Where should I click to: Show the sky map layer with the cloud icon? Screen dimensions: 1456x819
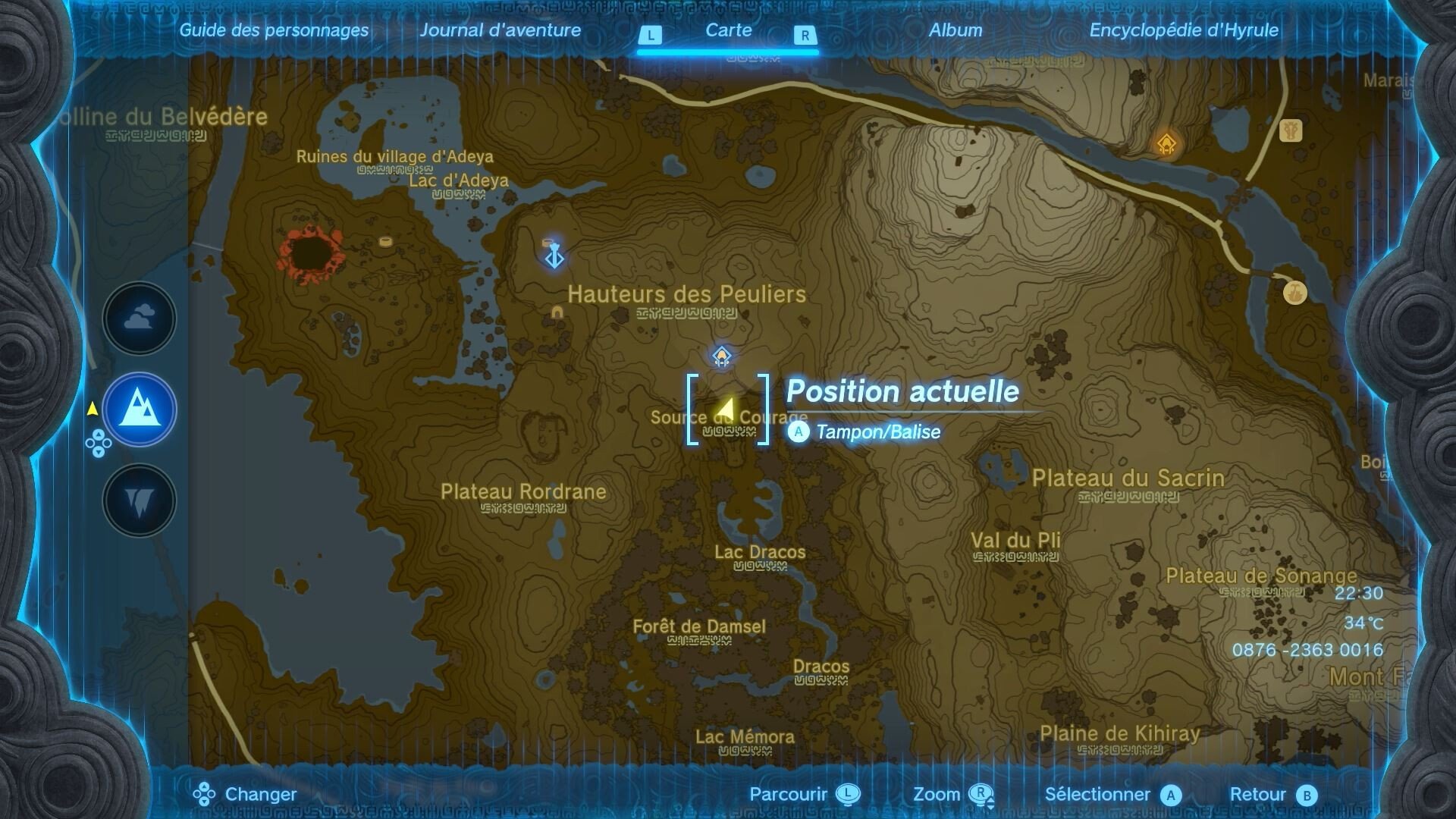140,318
